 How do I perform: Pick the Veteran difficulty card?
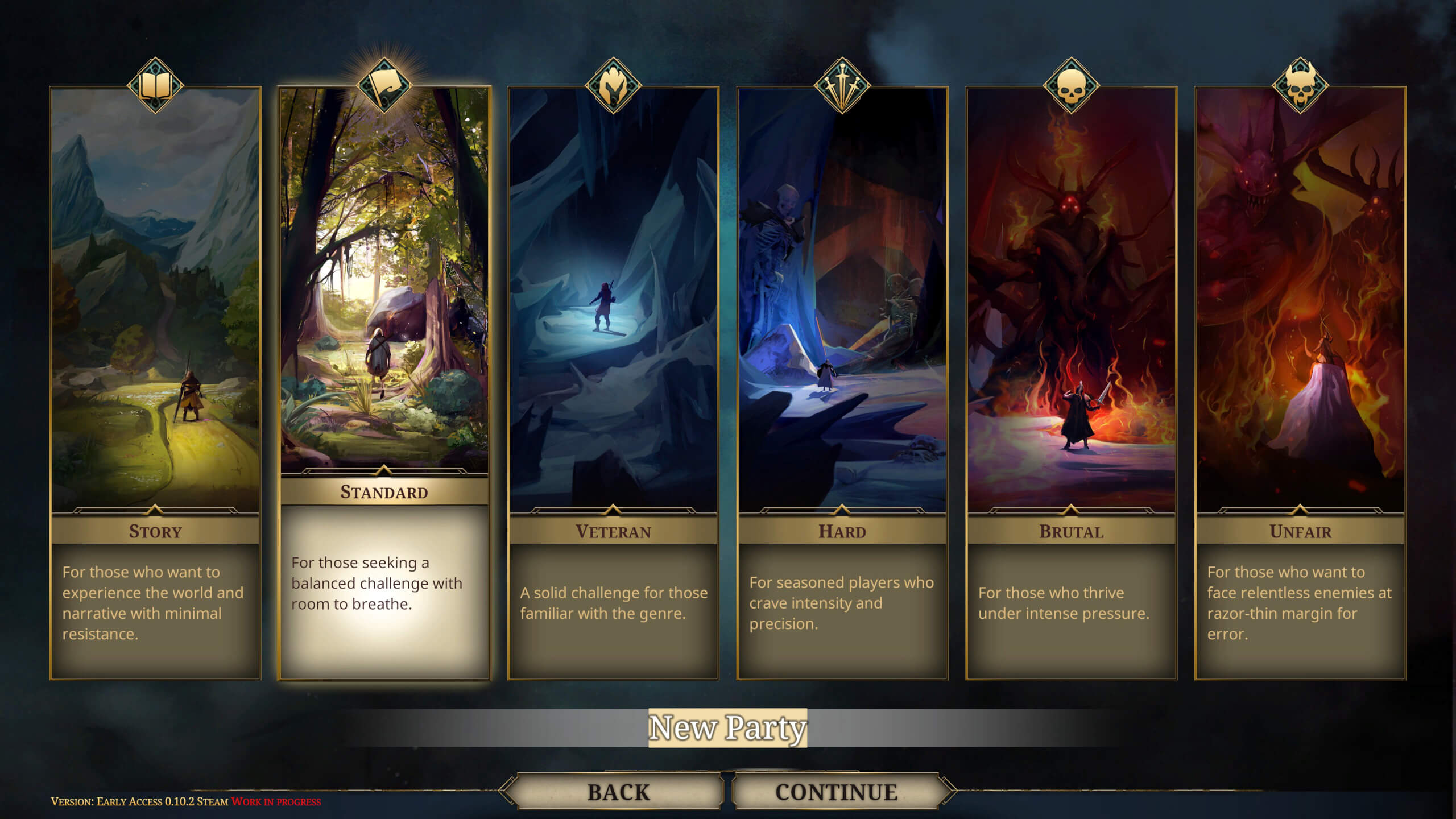[613, 381]
